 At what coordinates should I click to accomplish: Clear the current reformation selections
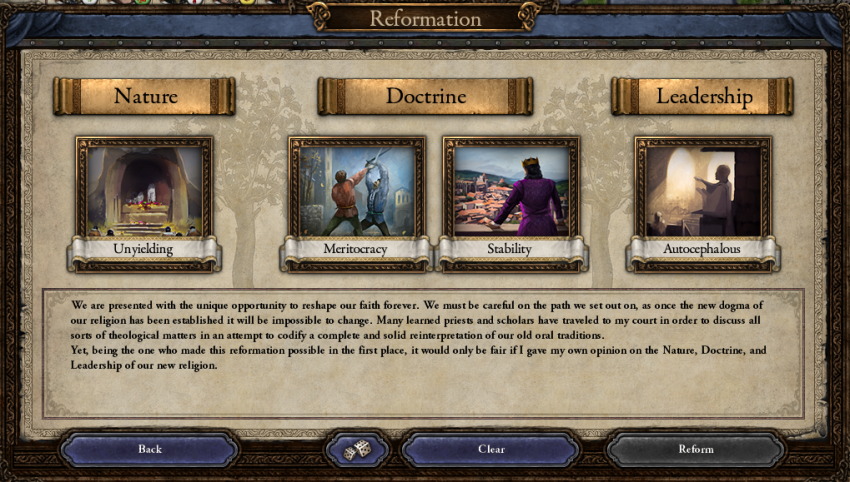click(491, 449)
